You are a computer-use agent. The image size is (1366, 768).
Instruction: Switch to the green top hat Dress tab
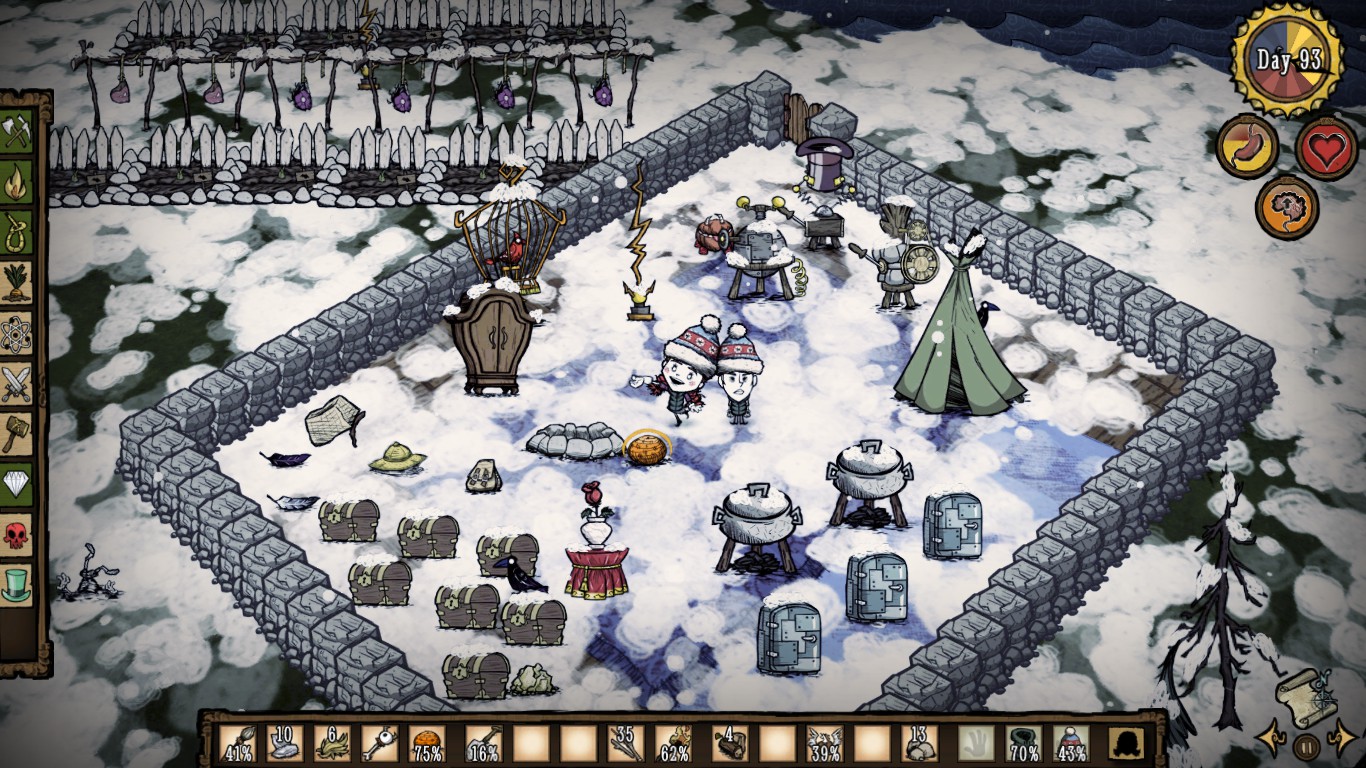[17, 583]
